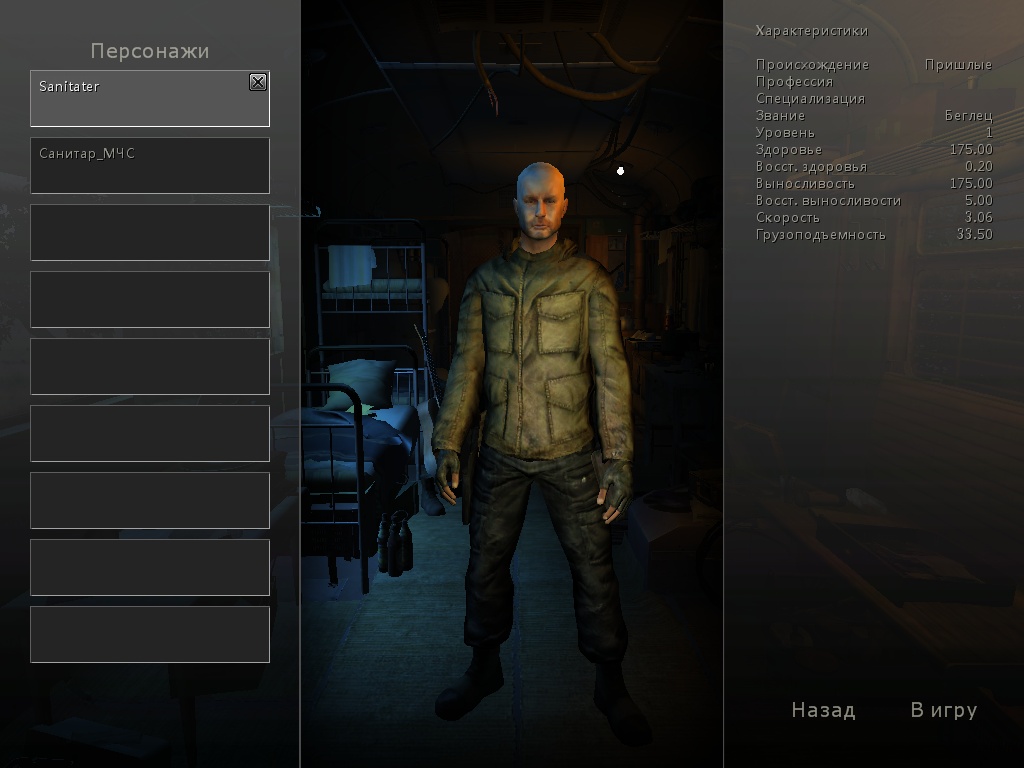Choose the Санитар_МЧС character slot
This screenshot has height=768, width=1024.
(x=150, y=165)
